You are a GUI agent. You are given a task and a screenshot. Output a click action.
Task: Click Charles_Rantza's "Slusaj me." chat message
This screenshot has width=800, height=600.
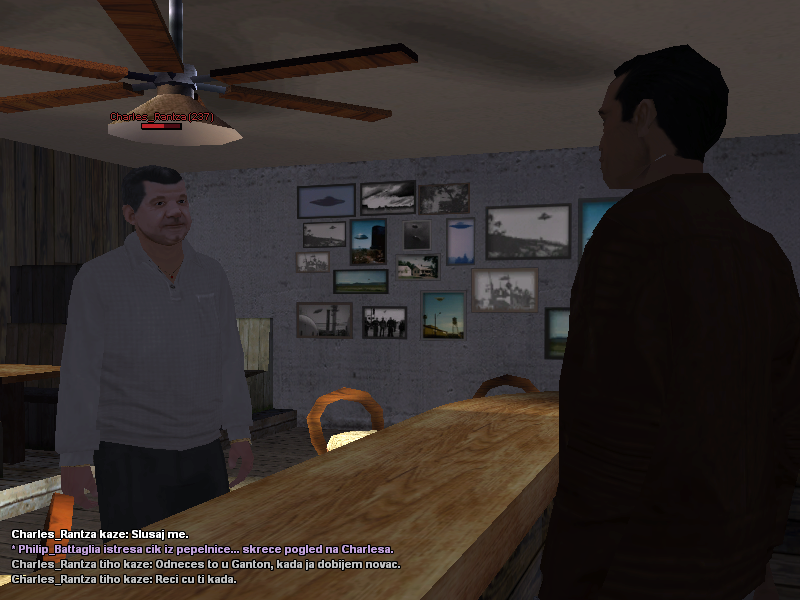click(x=99, y=535)
